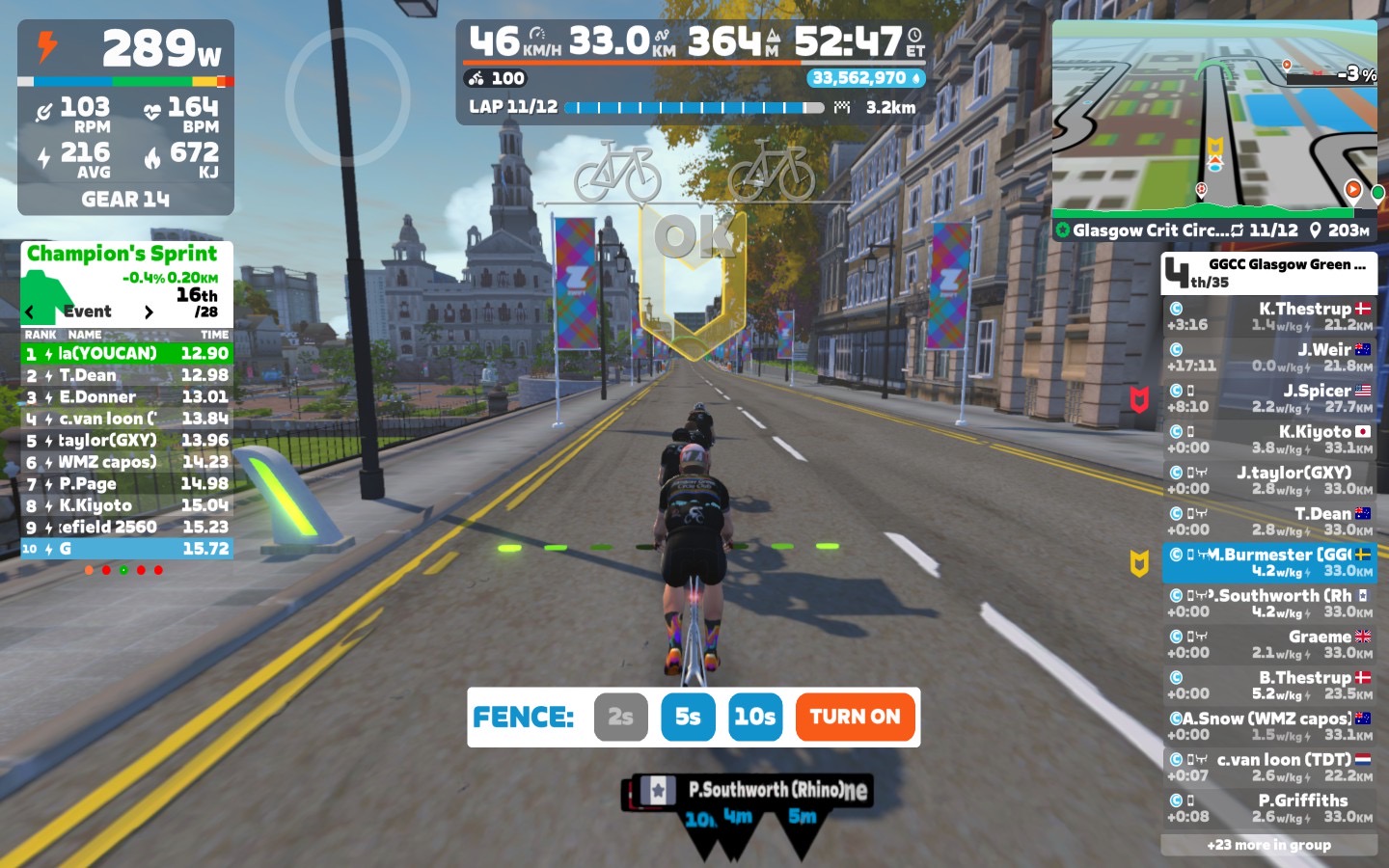Go to the previous leaderboard with the left arrow
Image resolution: width=1389 pixels, height=868 pixels.
(30, 312)
